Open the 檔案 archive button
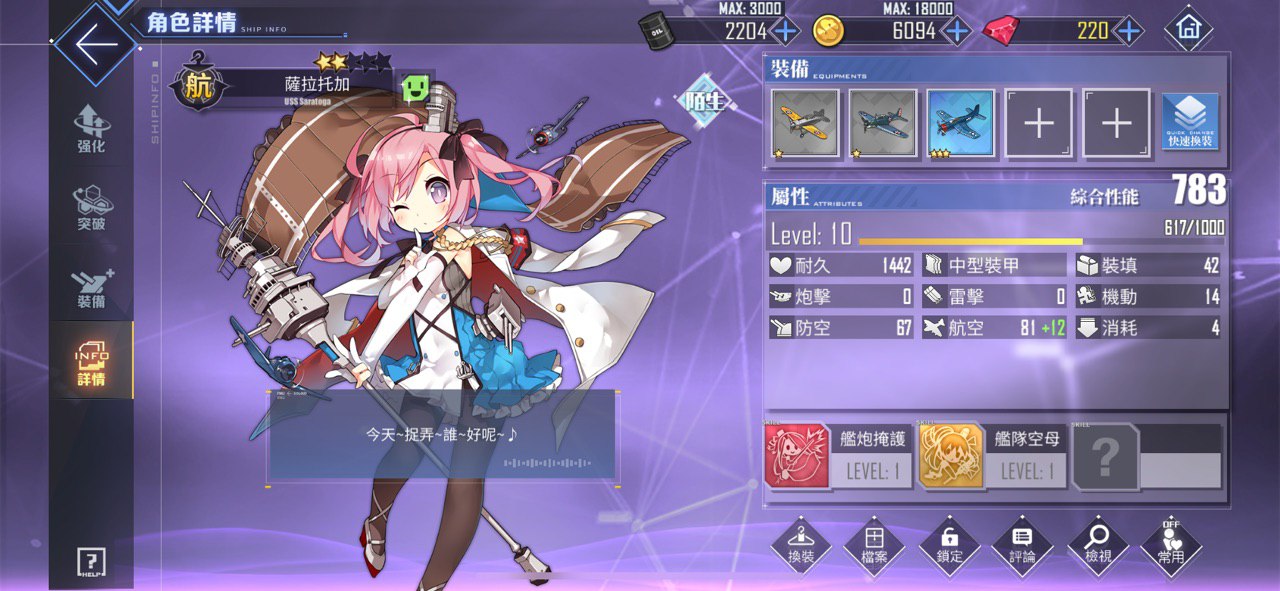Image resolution: width=1280 pixels, height=591 pixels. coord(874,545)
